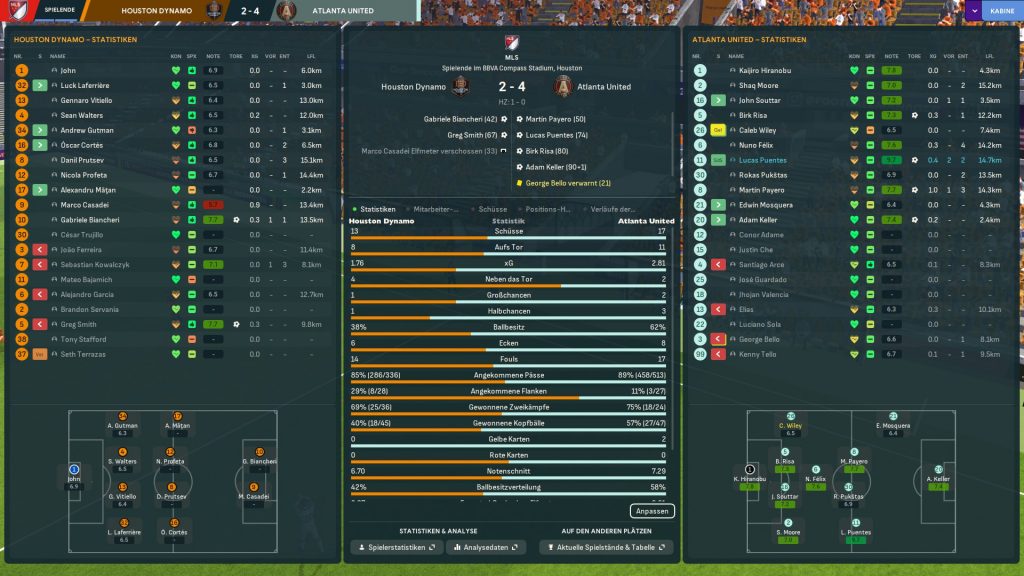1024x576 pixels.
Task: Select Lucas Puentes row in Atlanta list
Action: click(x=765, y=160)
